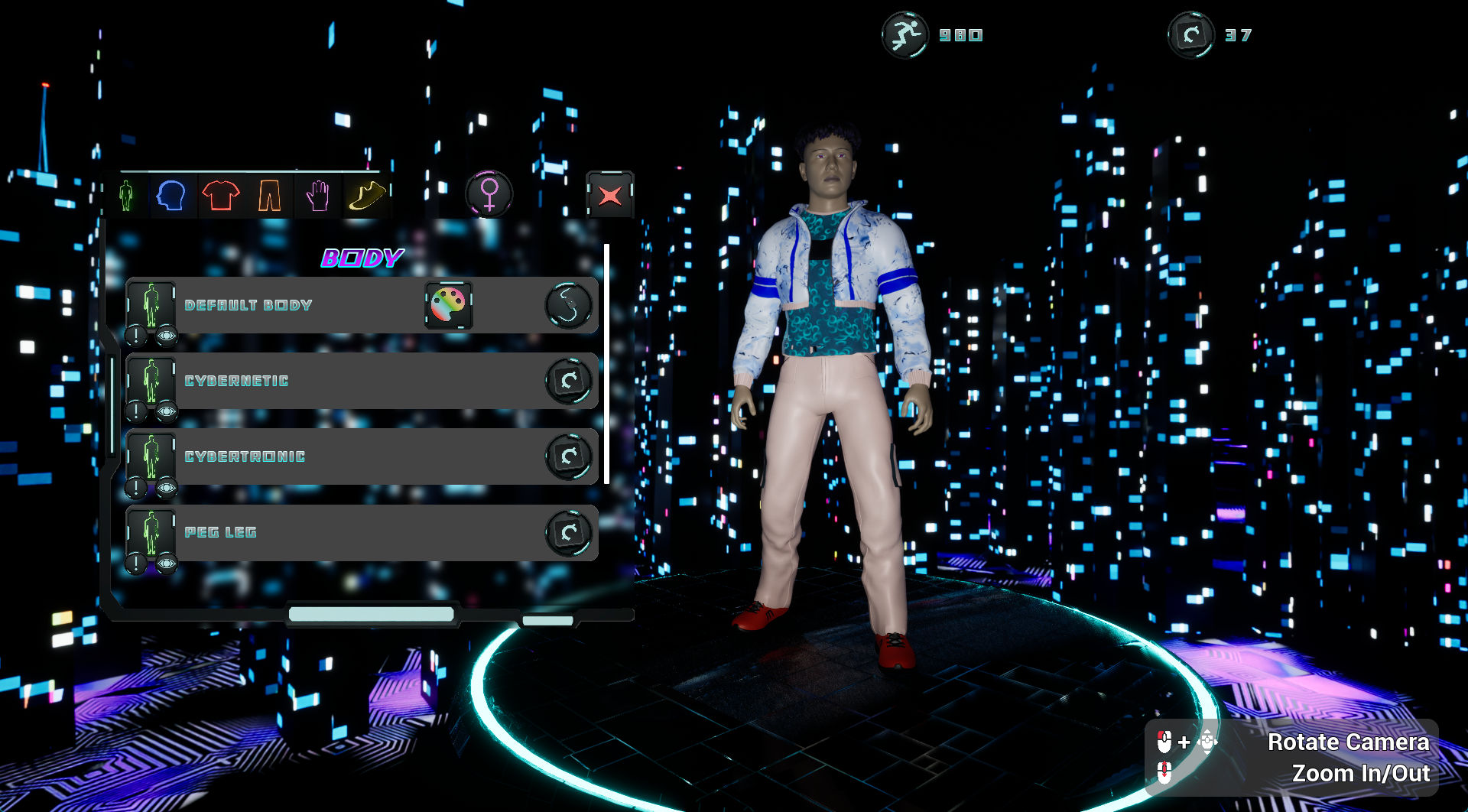
Task: Close the customization panel with the red X
Action: (609, 196)
